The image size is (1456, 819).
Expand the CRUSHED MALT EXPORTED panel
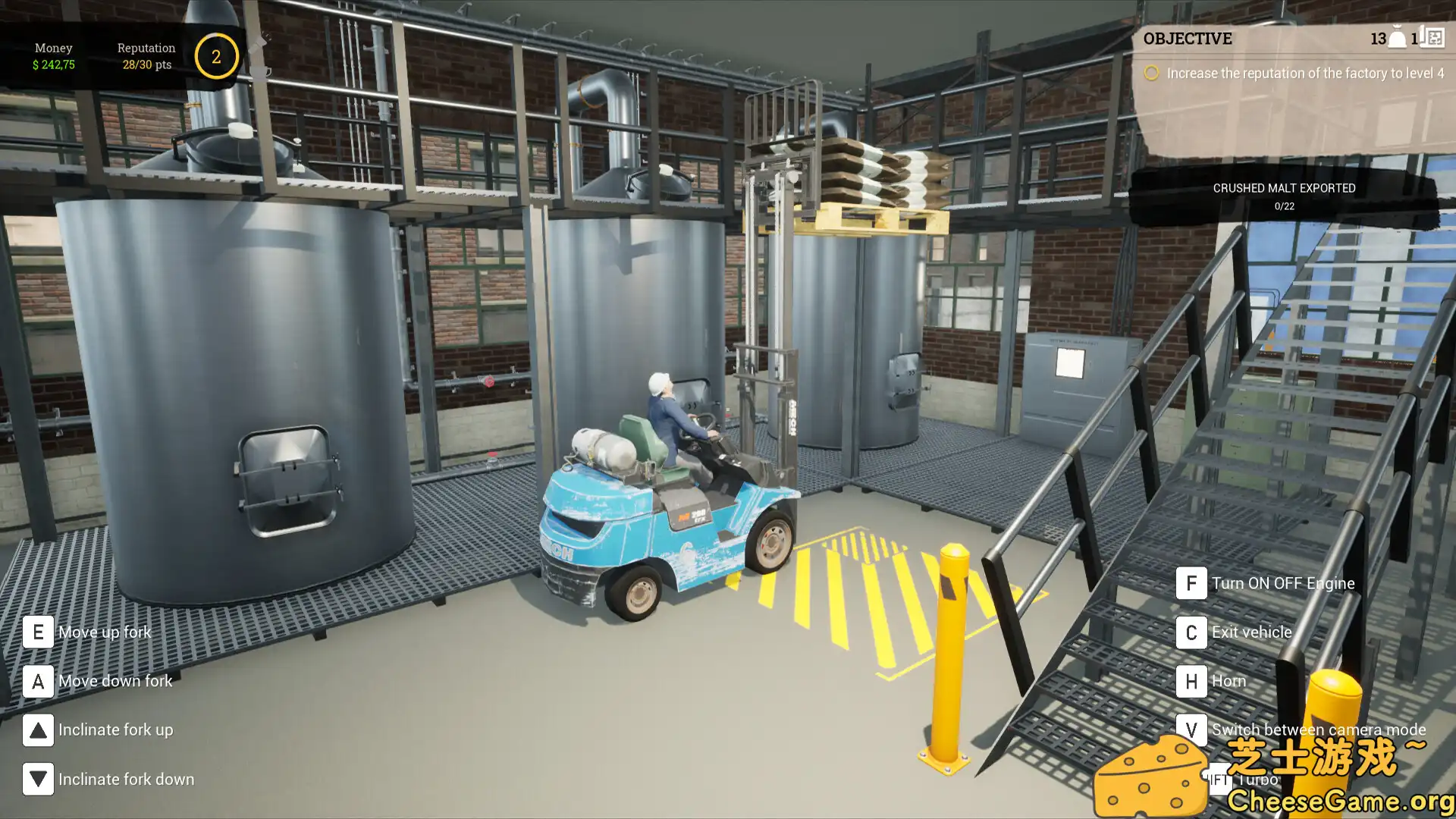(1285, 188)
